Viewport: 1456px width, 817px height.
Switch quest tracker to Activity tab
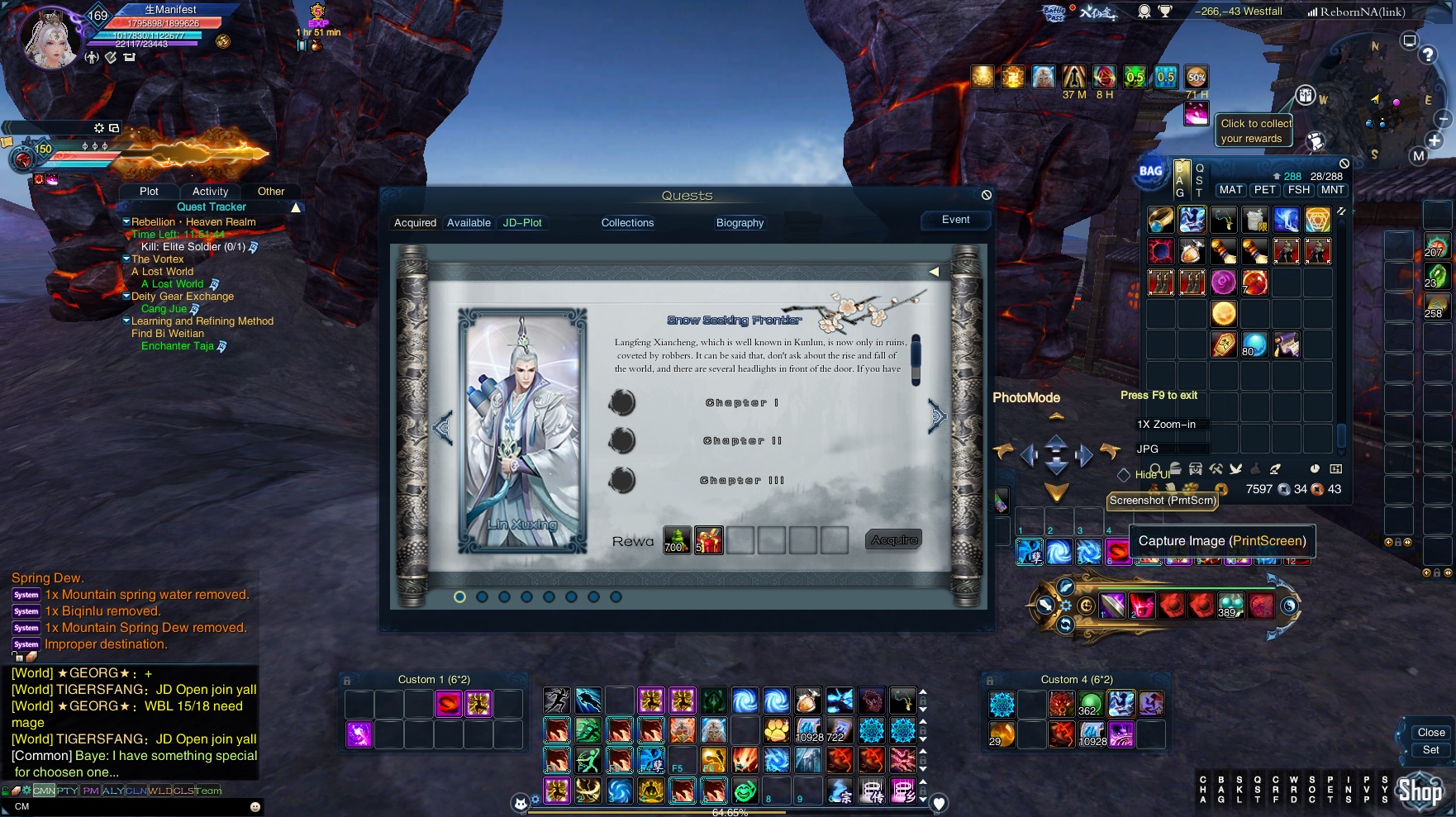click(x=210, y=191)
